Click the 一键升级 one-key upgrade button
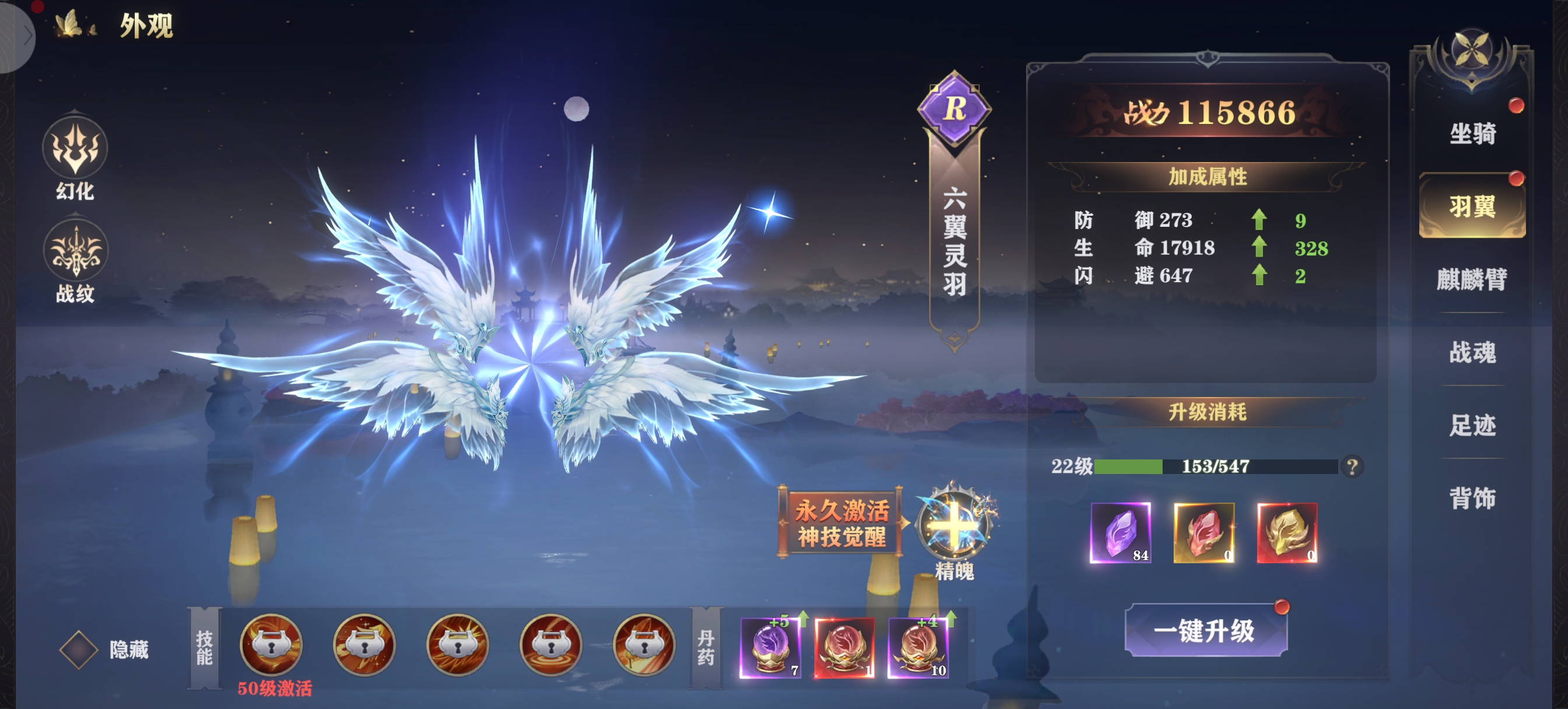The image size is (1568, 709). 1205,630
